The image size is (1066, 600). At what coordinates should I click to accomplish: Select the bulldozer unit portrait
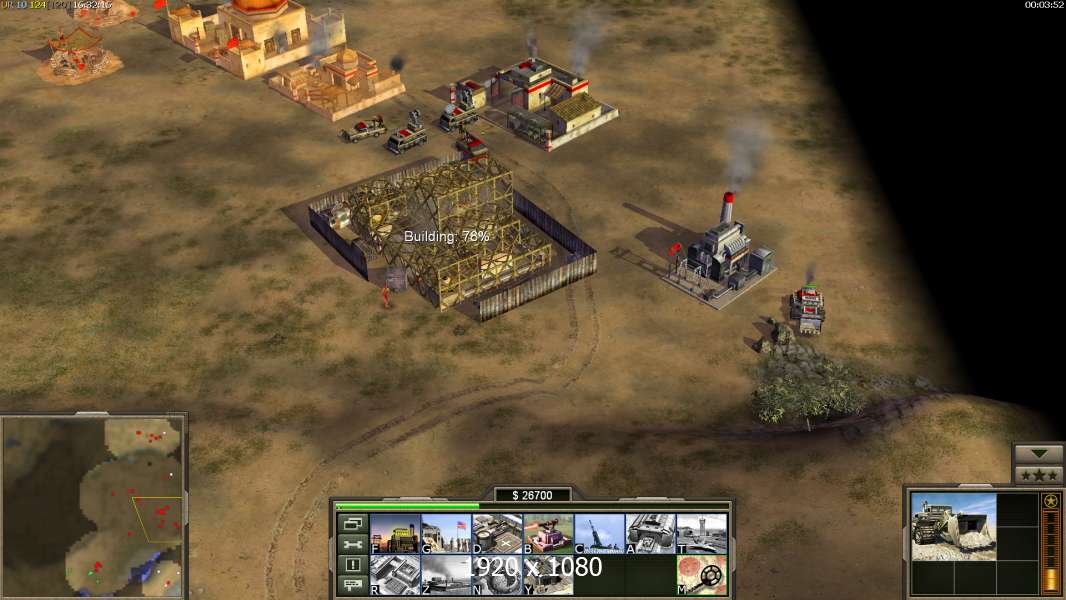point(953,526)
